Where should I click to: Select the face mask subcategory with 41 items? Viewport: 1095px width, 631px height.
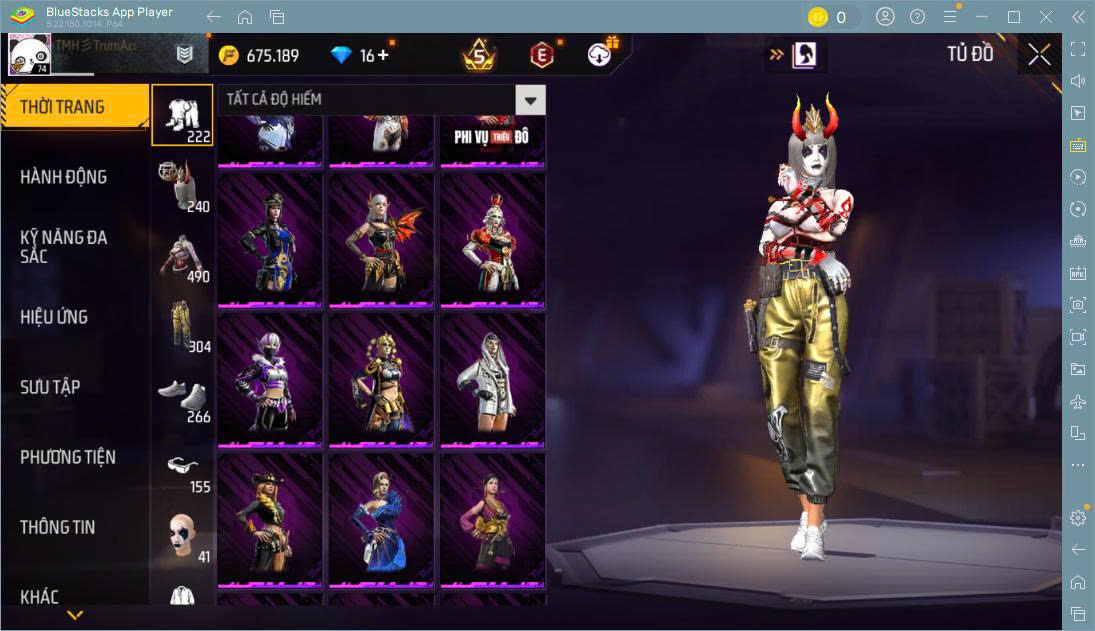pyautogui.click(x=182, y=537)
